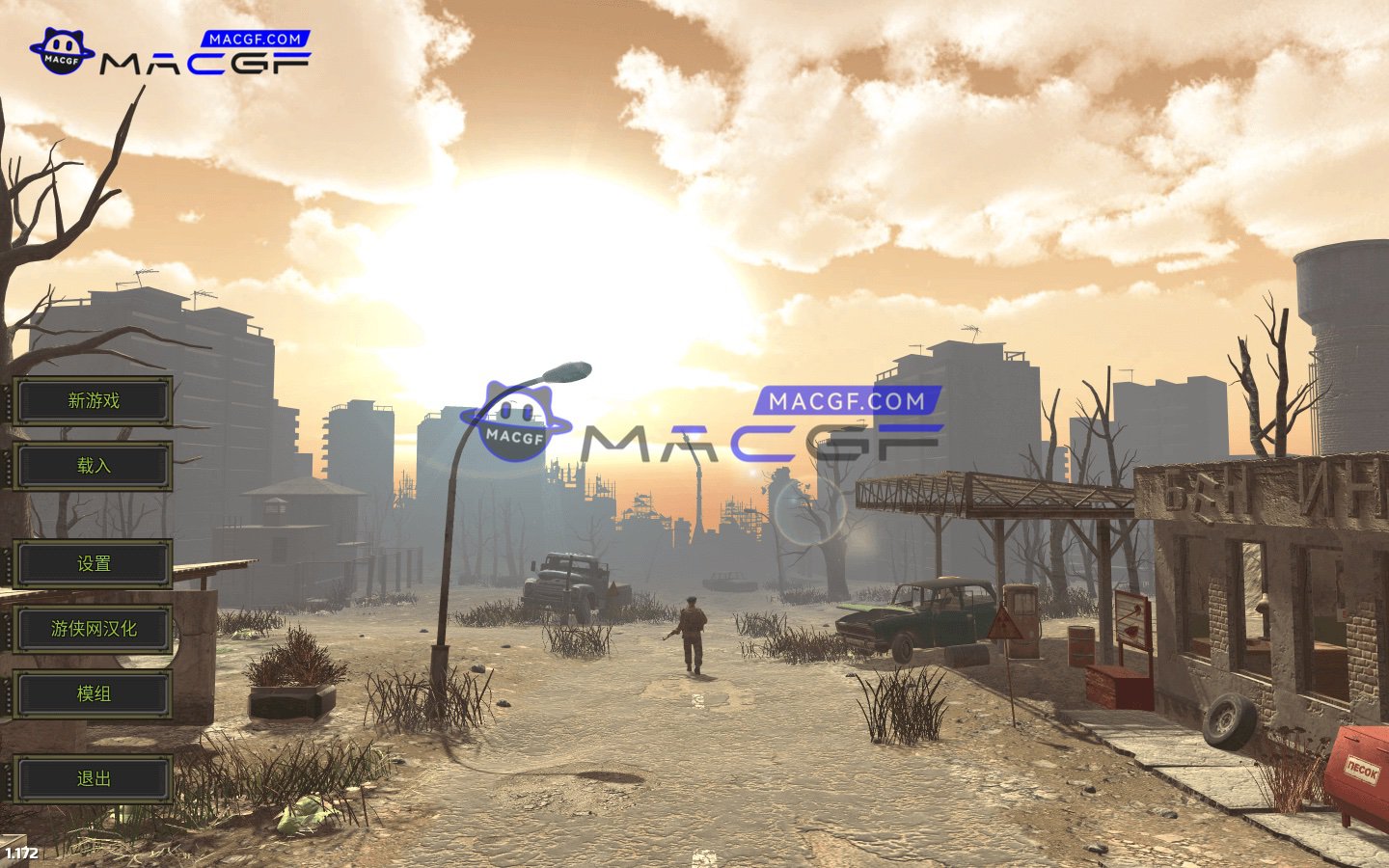Start a new game with 新游戏
1389x868 pixels.
[x=93, y=401]
